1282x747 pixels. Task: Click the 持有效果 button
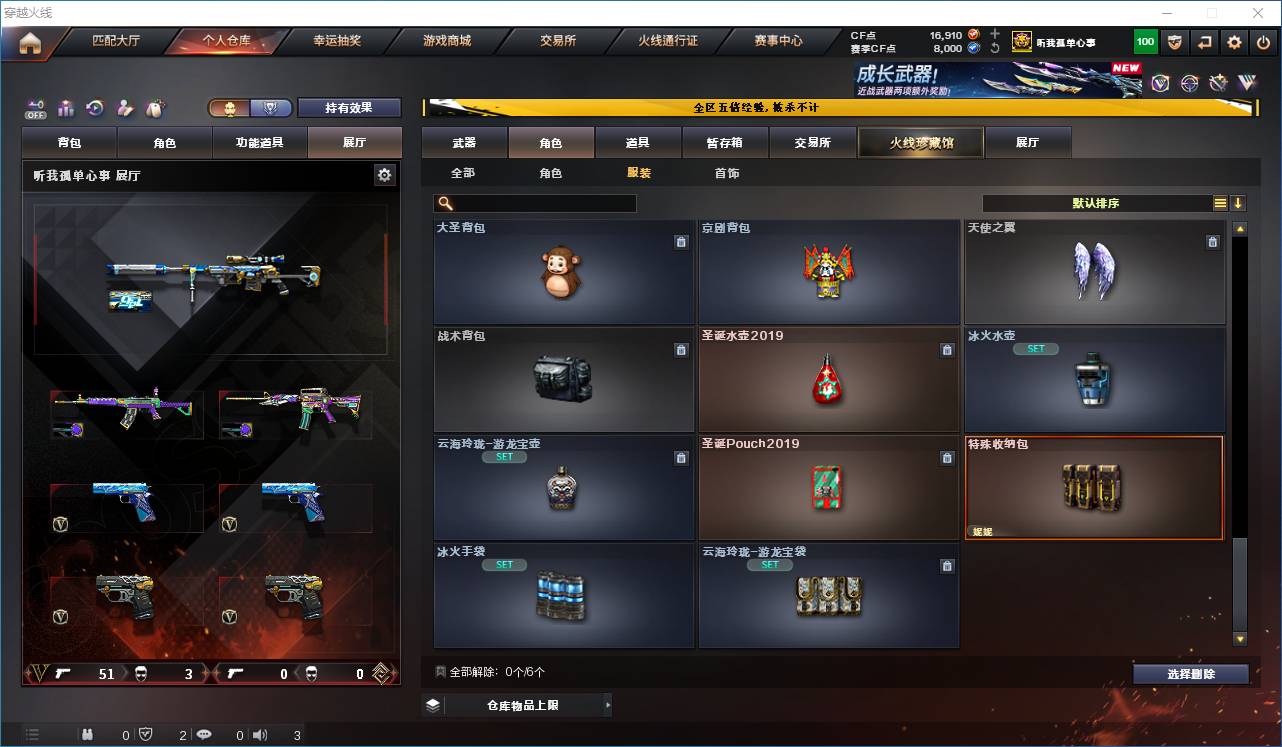coord(349,107)
